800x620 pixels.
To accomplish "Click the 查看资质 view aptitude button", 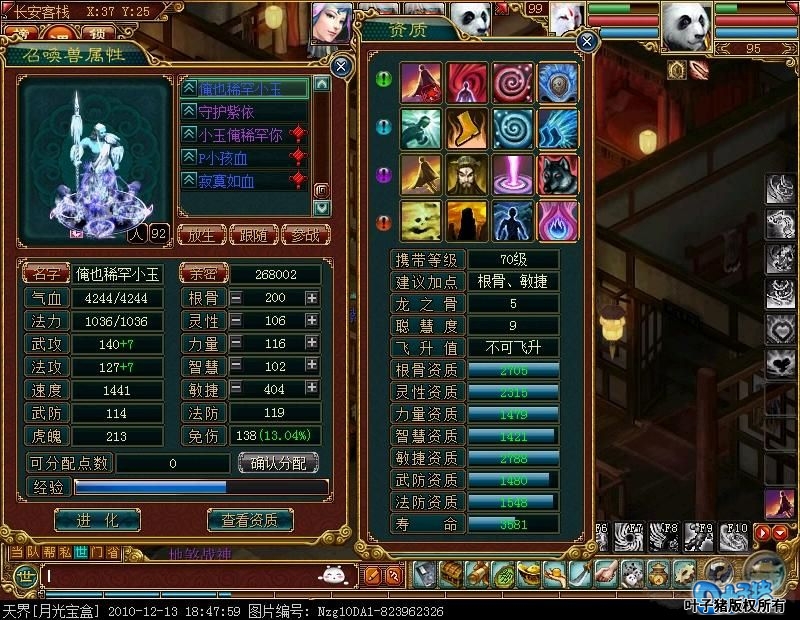I will pyautogui.click(x=249, y=520).
